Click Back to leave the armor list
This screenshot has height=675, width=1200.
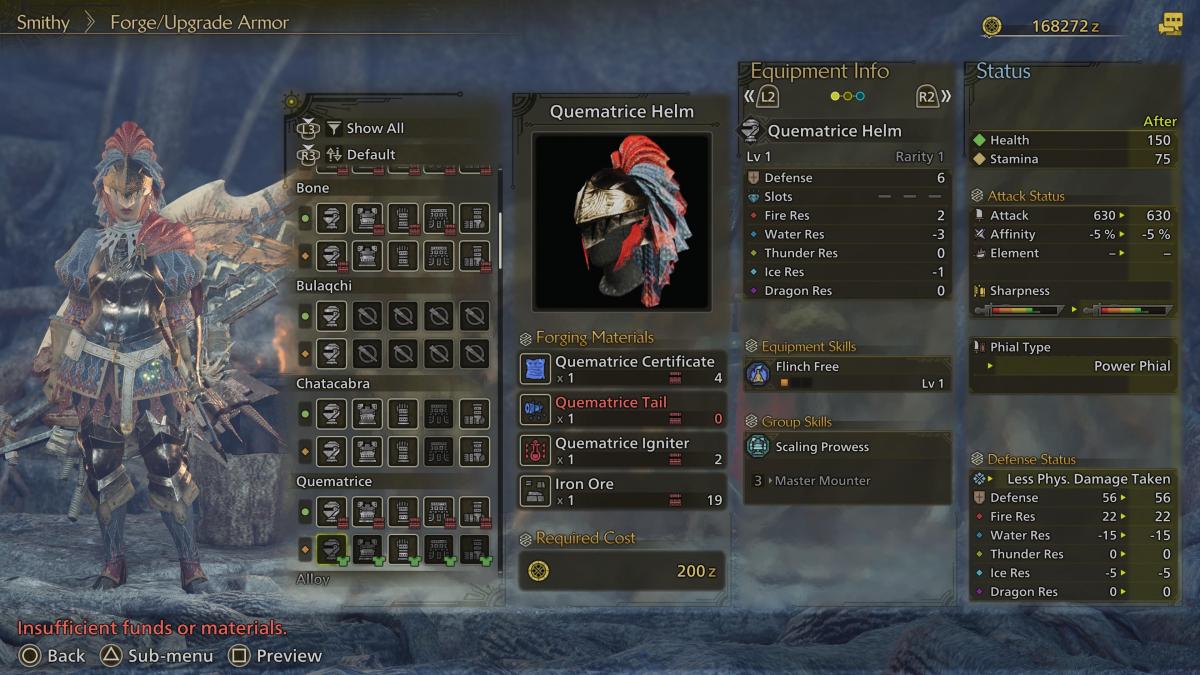click(x=53, y=656)
